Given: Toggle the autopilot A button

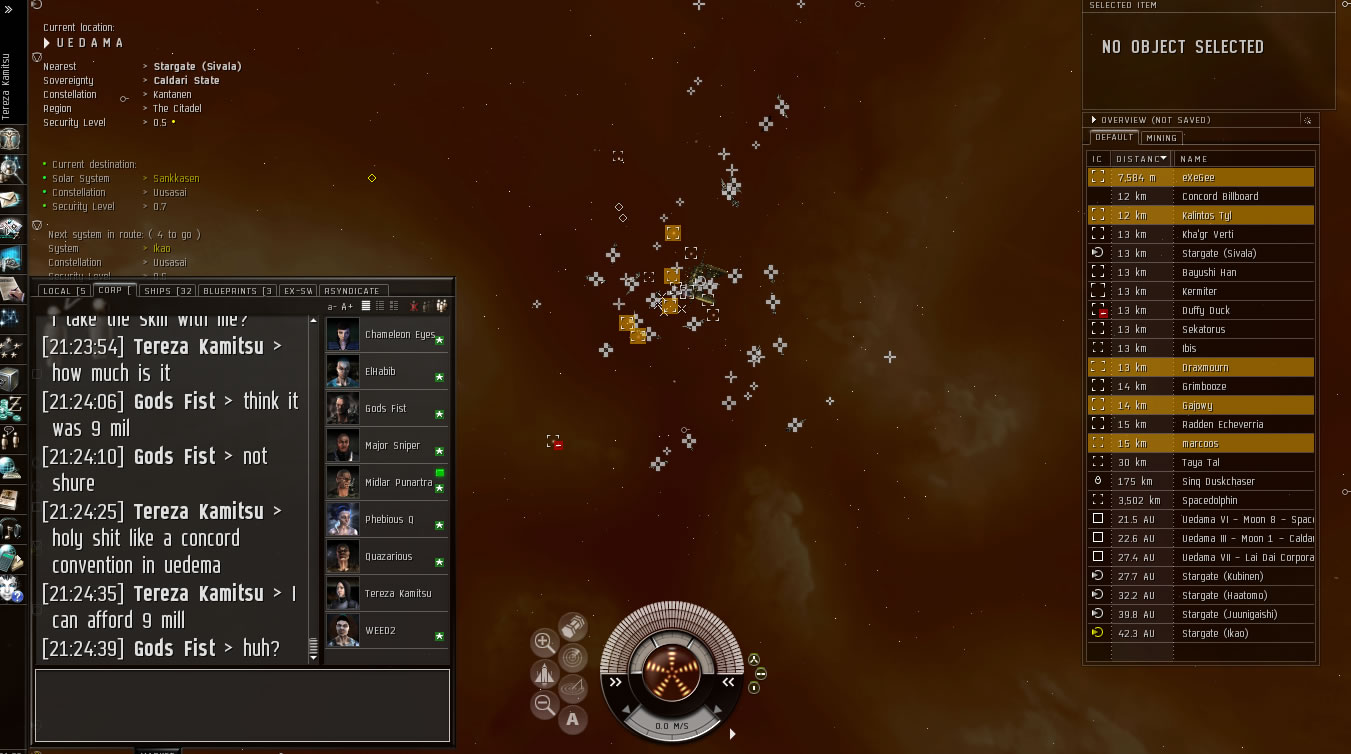Looking at the screenshot, I should click(x=573, y=718).
